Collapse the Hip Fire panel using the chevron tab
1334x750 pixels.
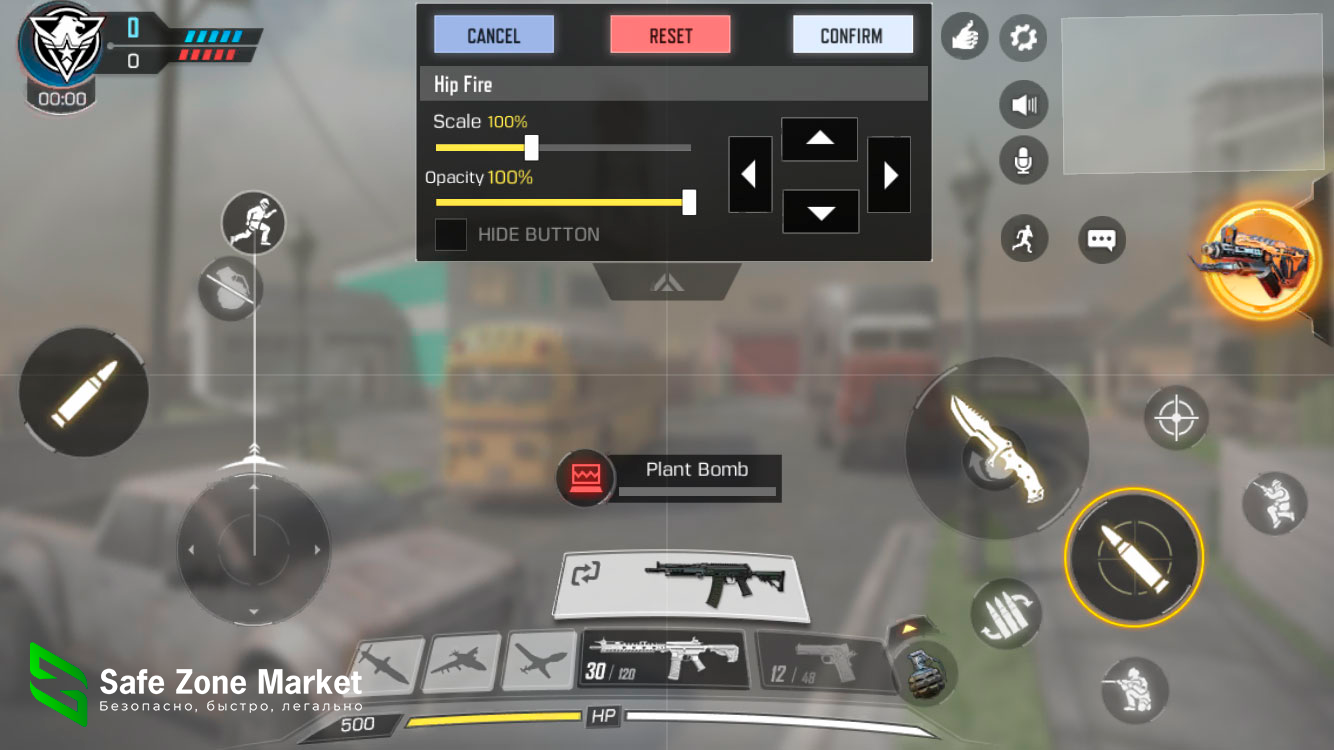[x=667, y=283]
